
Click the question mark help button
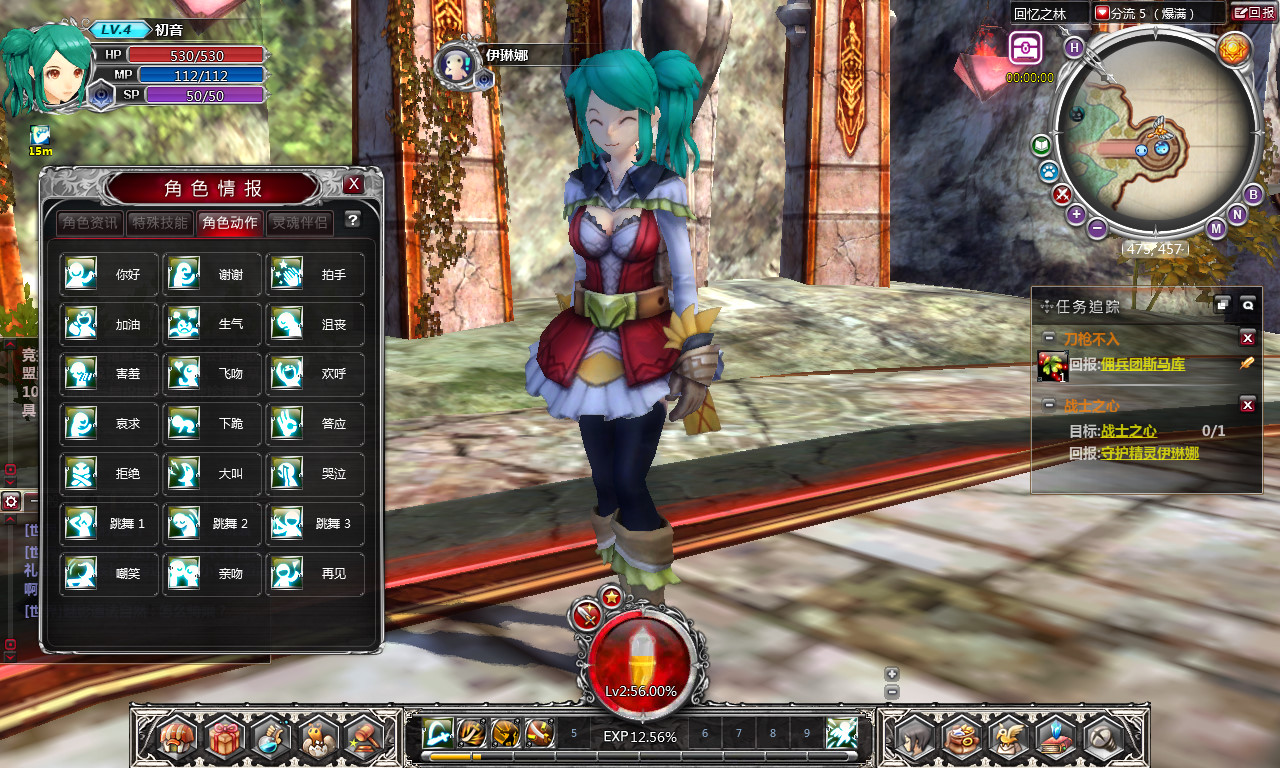352,220
